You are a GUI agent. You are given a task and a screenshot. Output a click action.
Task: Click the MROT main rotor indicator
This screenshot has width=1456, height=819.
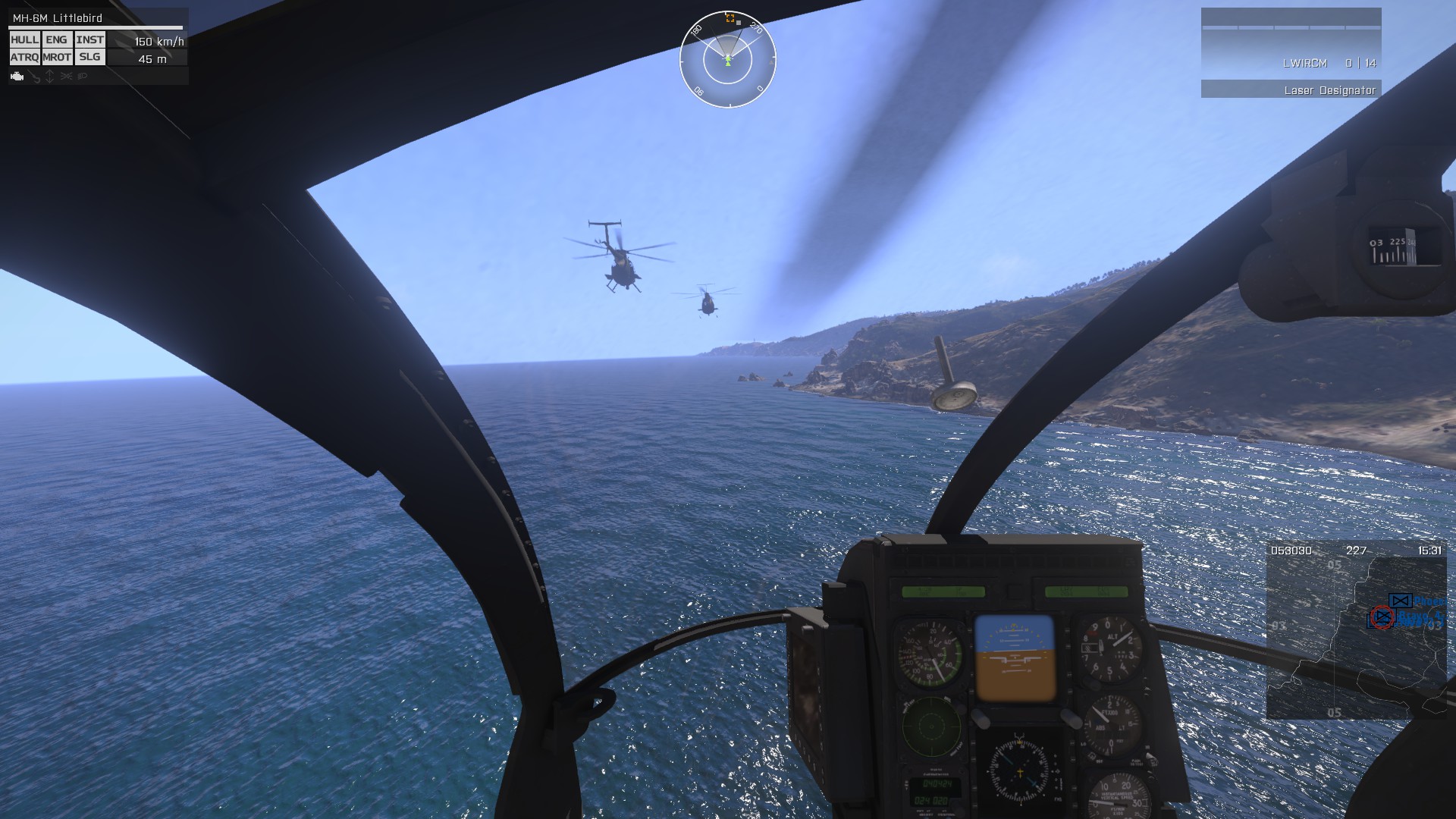click(x=57, y=58)
